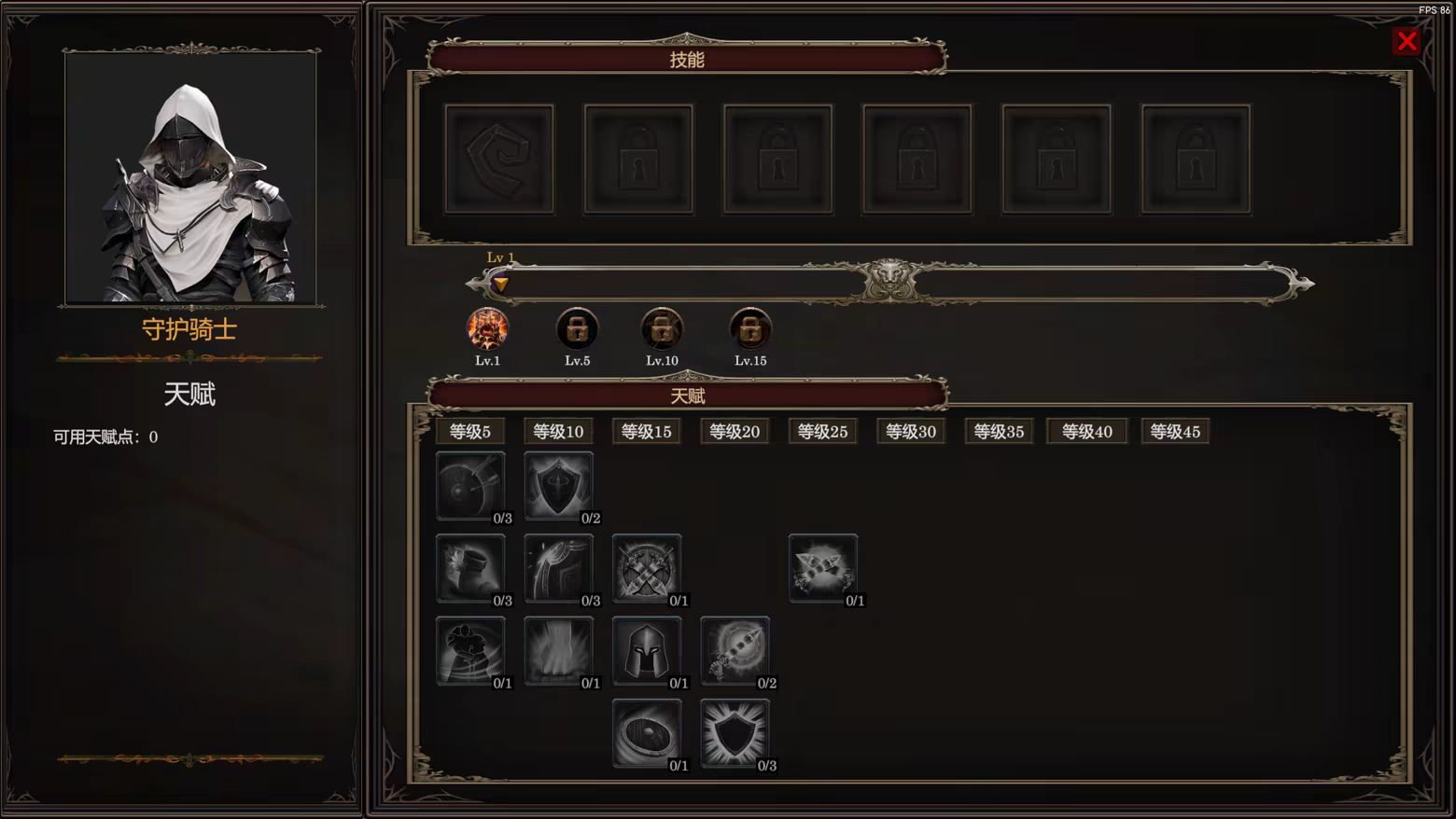This screenshot has width=1456, height=819.
Task: Click the fiery Lv.1 milestone reward icon
Action: point(488,329)
